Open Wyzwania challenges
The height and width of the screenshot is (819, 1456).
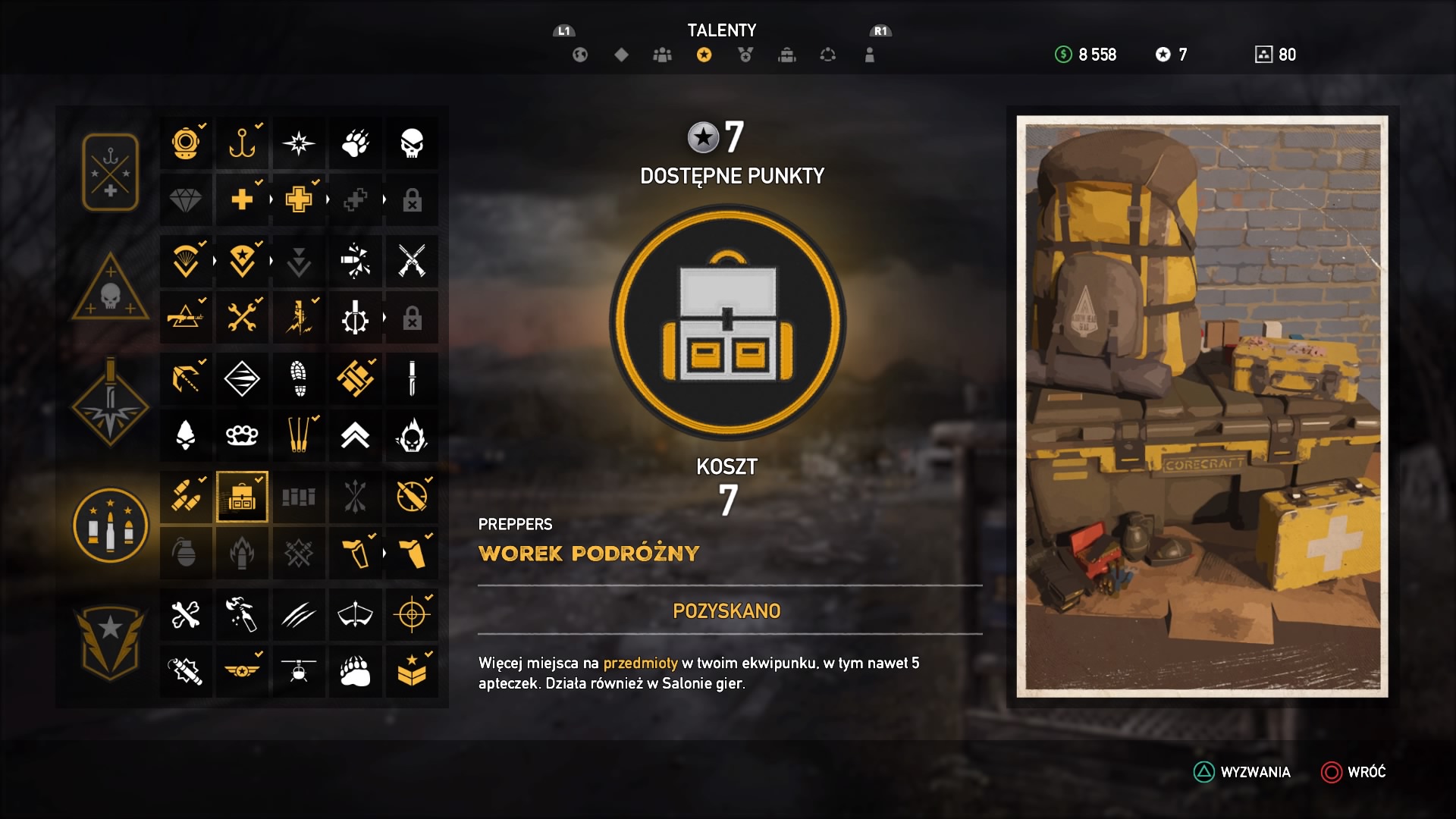click(1242, 772)
